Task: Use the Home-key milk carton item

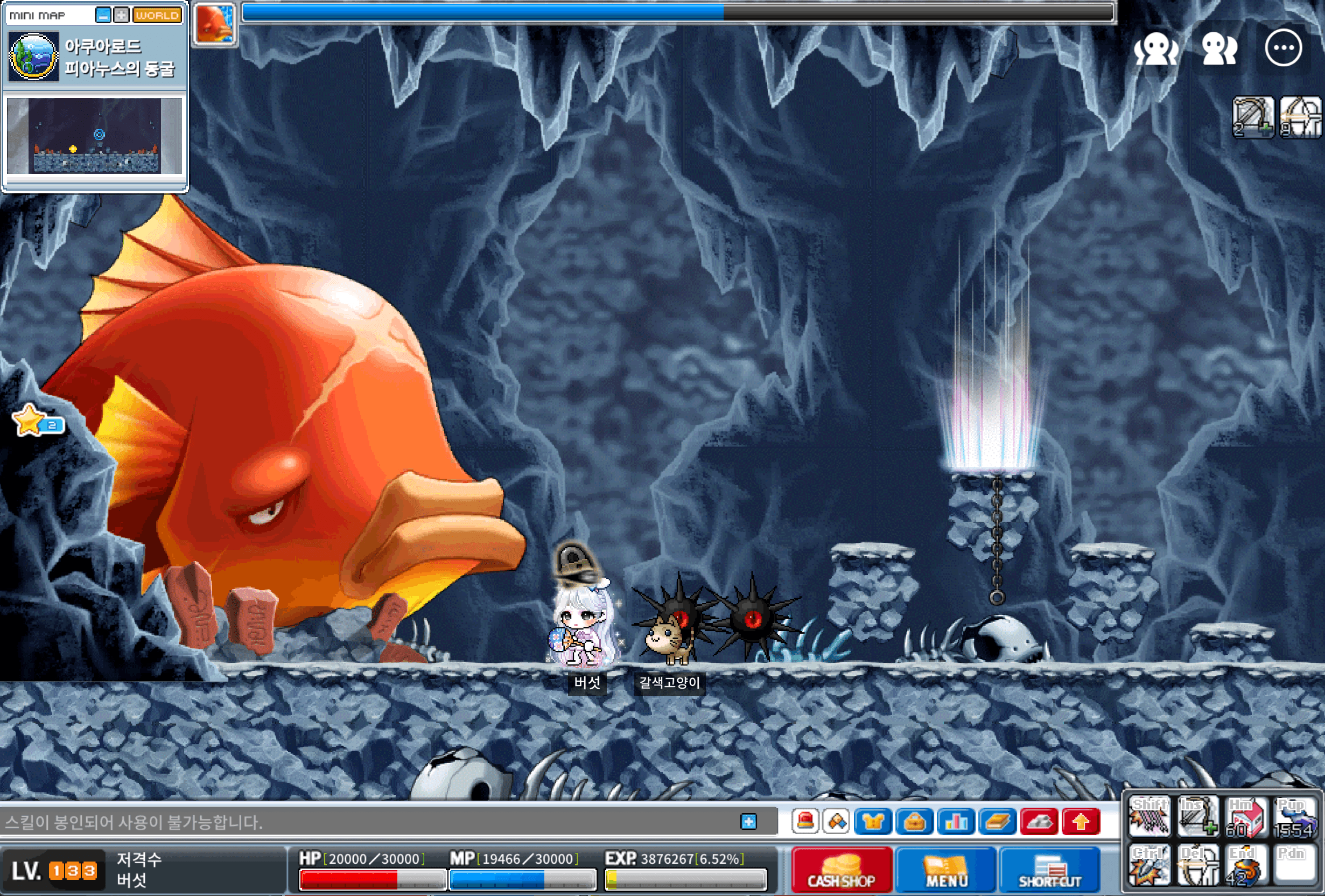Action: click(1246, 817)
